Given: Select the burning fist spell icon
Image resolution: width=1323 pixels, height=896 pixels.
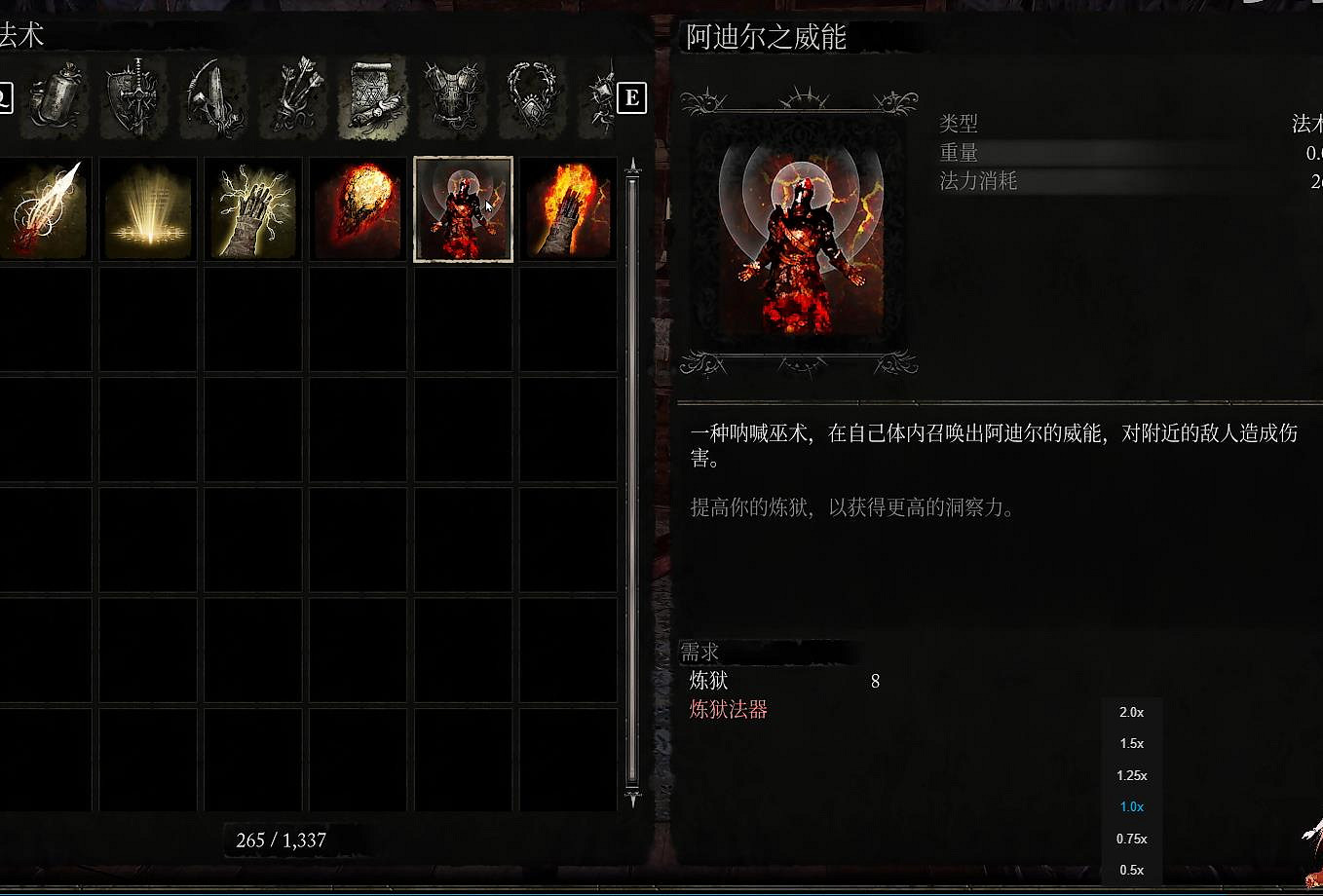Looking at the screenshot, I should (x=568, y=207).
